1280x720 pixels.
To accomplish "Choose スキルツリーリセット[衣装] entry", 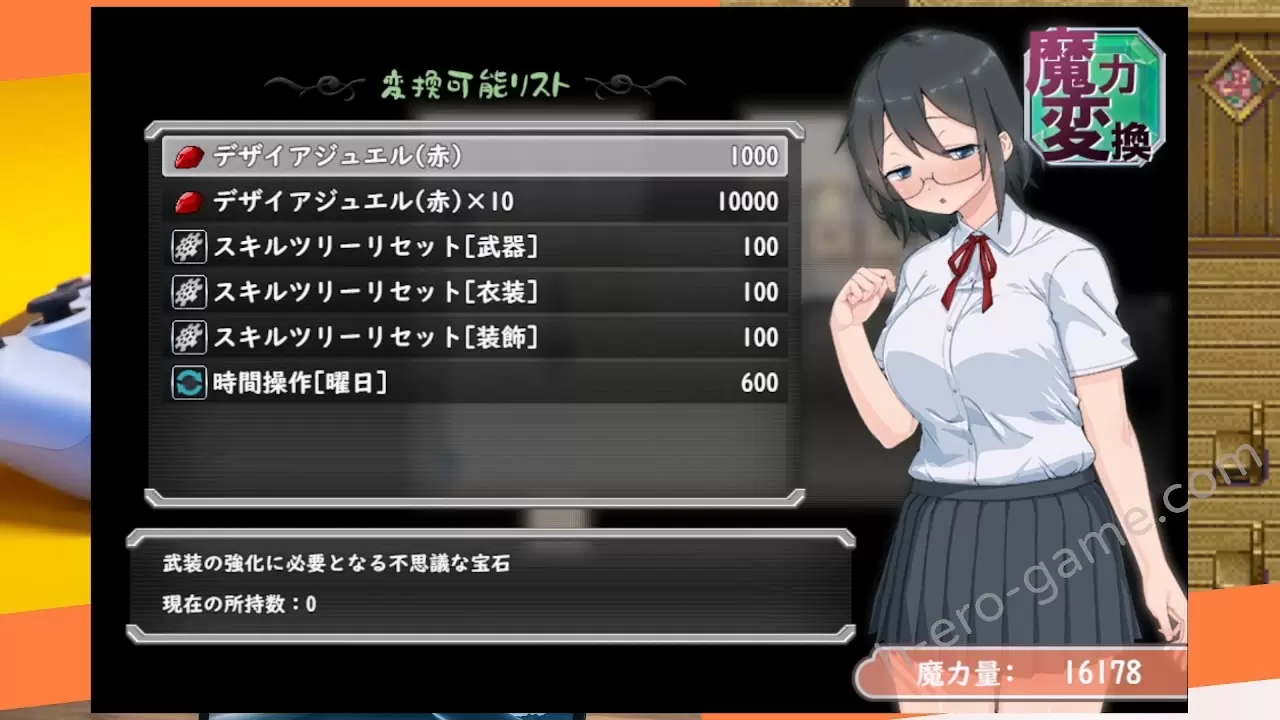I will point(475,292).
